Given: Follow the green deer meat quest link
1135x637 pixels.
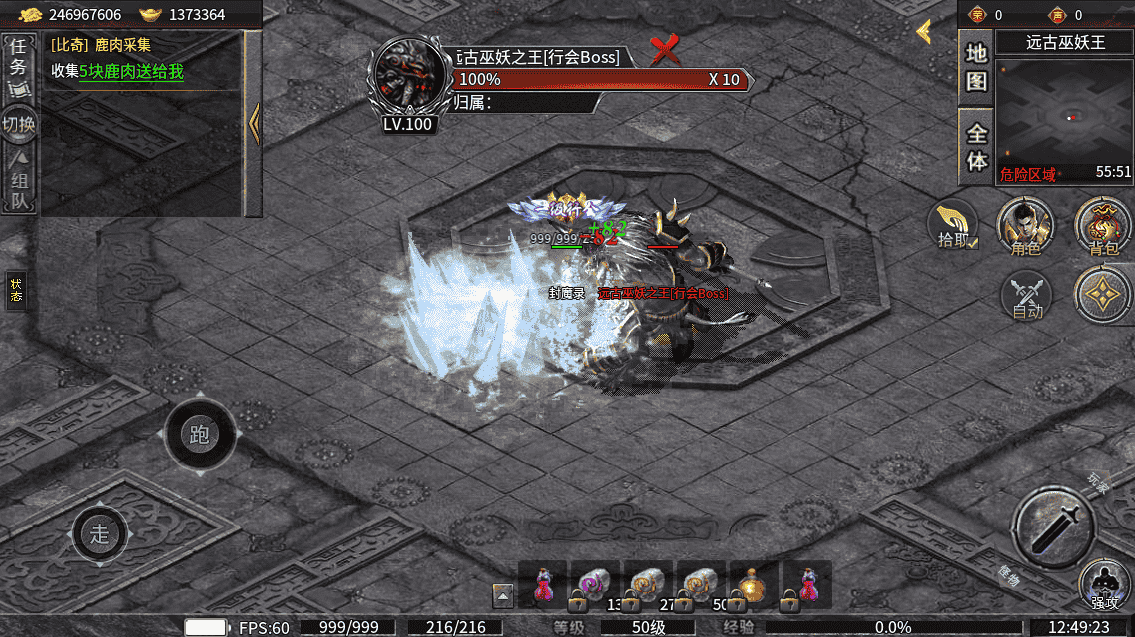Looking at the screenshot, I should click(131, 72).
